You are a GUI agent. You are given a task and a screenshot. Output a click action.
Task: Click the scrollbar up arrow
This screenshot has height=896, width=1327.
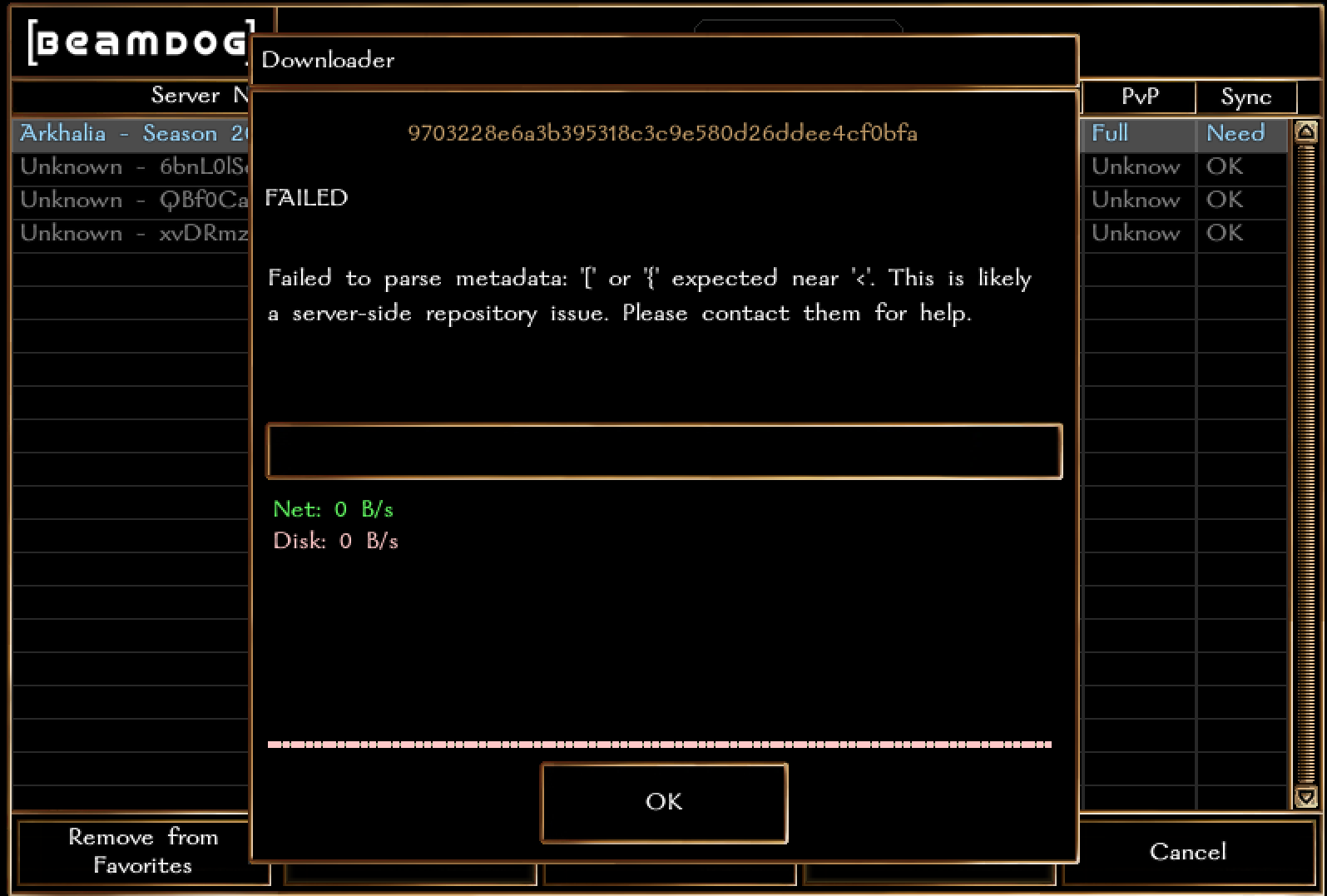pos(1306,130)
